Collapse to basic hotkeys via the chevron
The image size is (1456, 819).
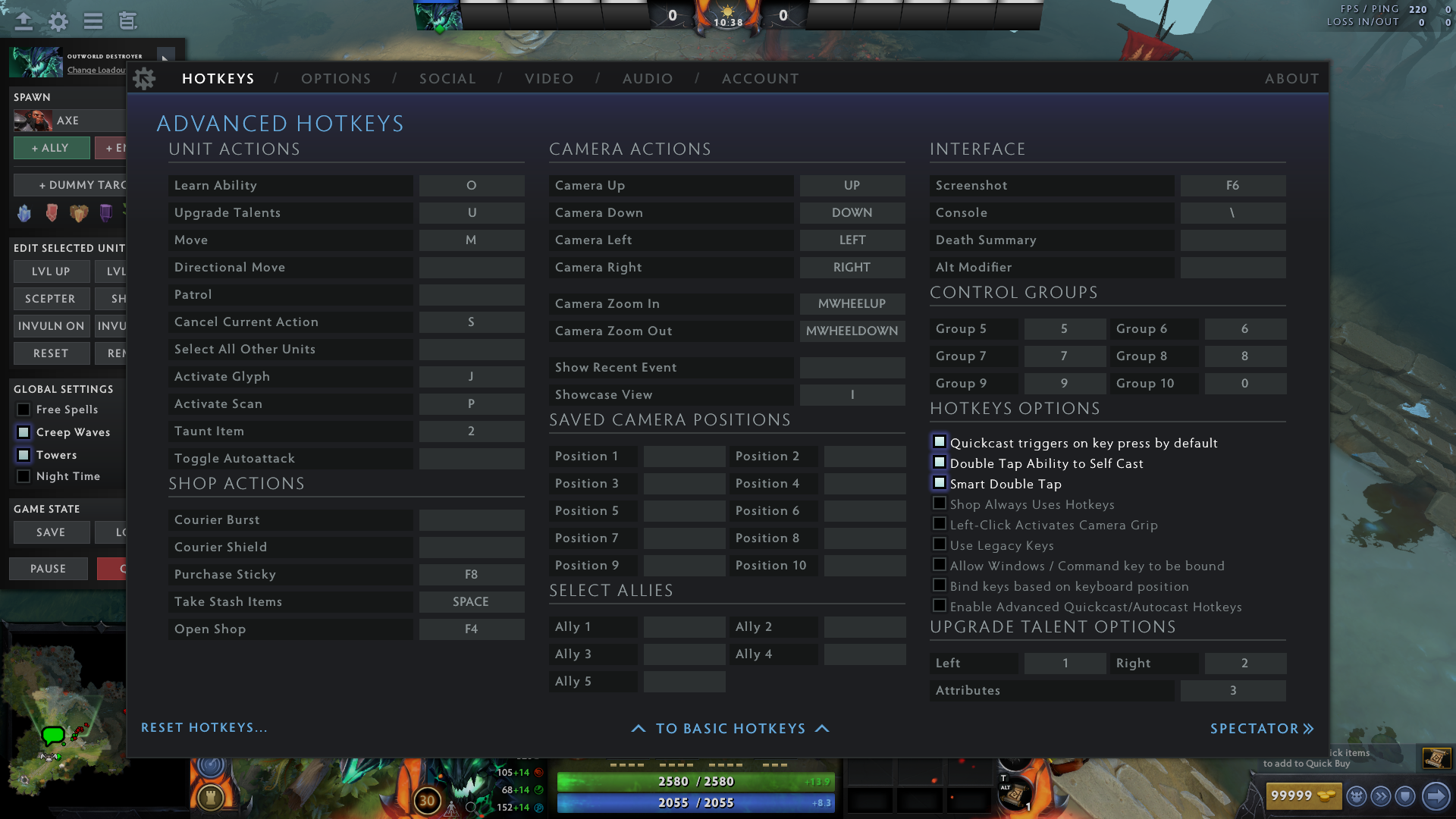click(x=730, y=728)
